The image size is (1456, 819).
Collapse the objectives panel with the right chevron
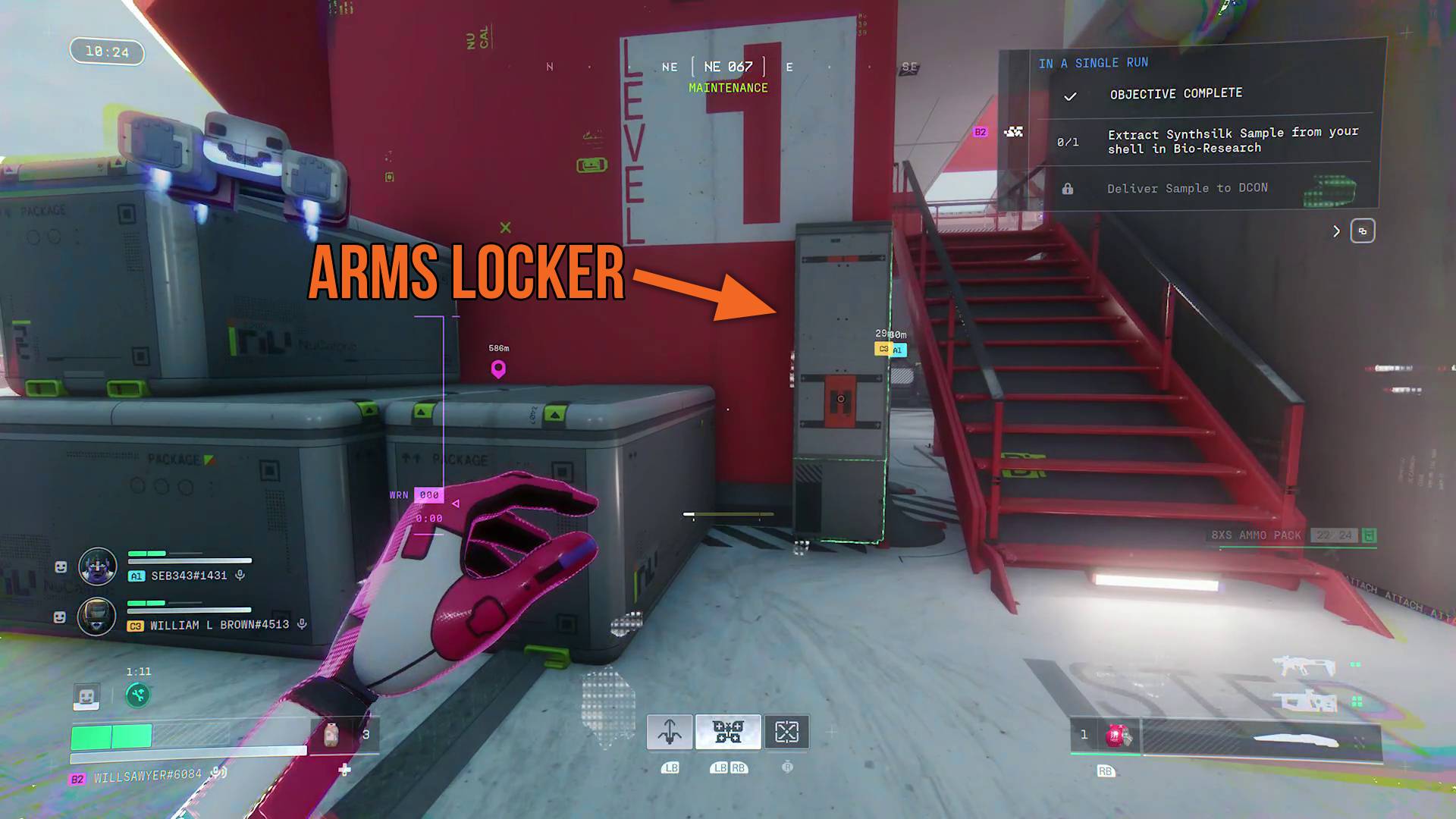[x=1337, y=231]
